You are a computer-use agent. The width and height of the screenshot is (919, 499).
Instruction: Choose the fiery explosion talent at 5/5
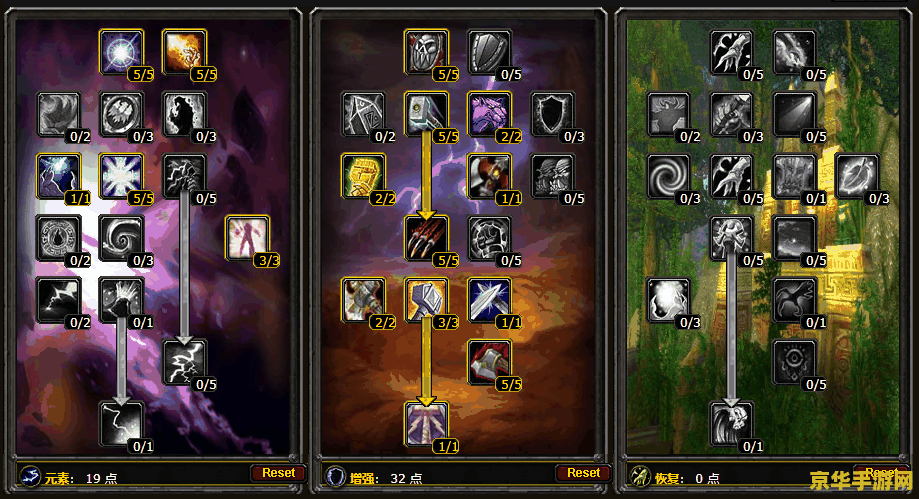click(183, 51)
